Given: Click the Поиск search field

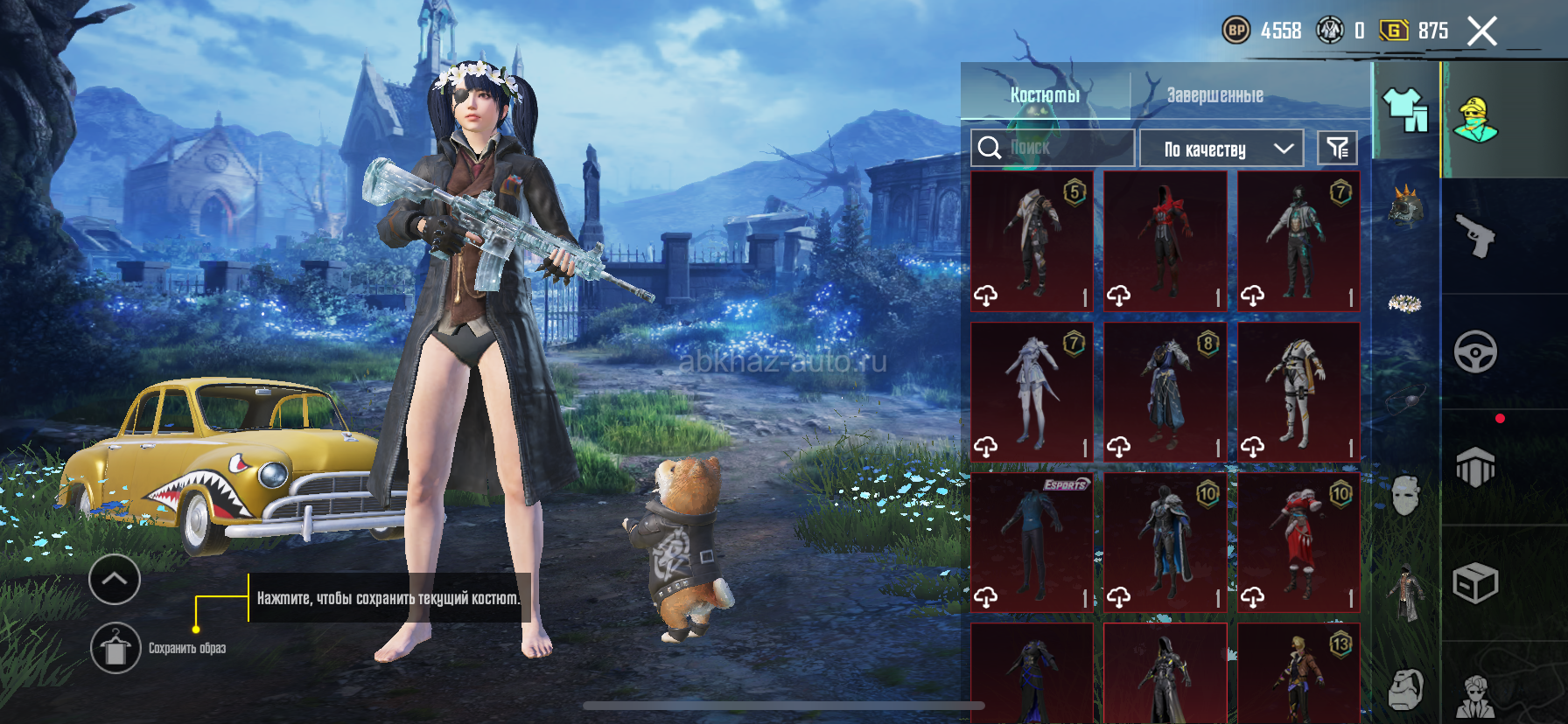Looking at the screenshot, I should (x=1052, y=148).
